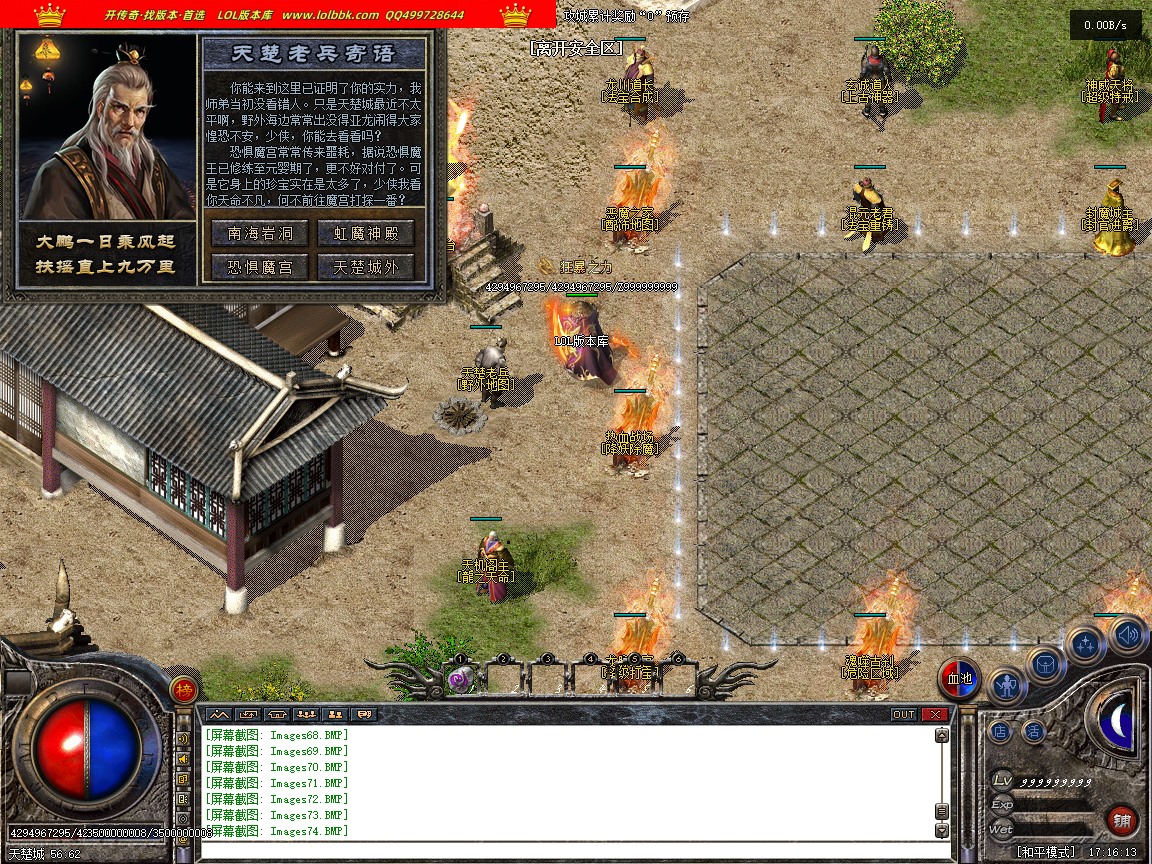Open the 店 shop button

point(1000,732)
